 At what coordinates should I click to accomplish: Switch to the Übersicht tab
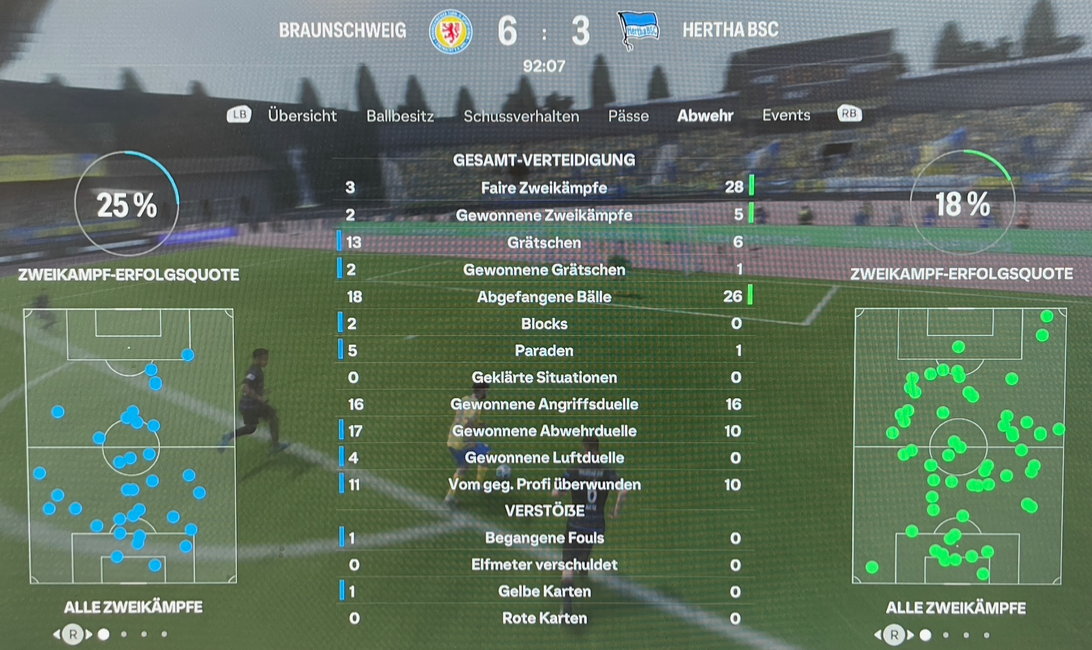(302, 115)
